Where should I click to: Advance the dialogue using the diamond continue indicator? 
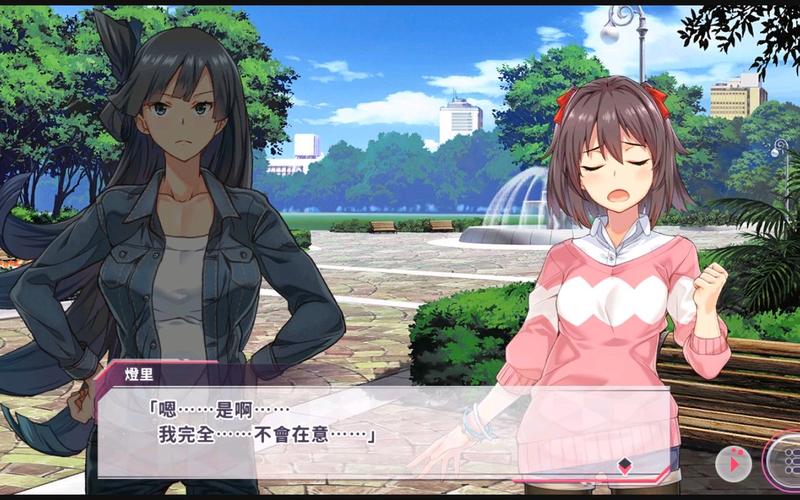[625, 464]
